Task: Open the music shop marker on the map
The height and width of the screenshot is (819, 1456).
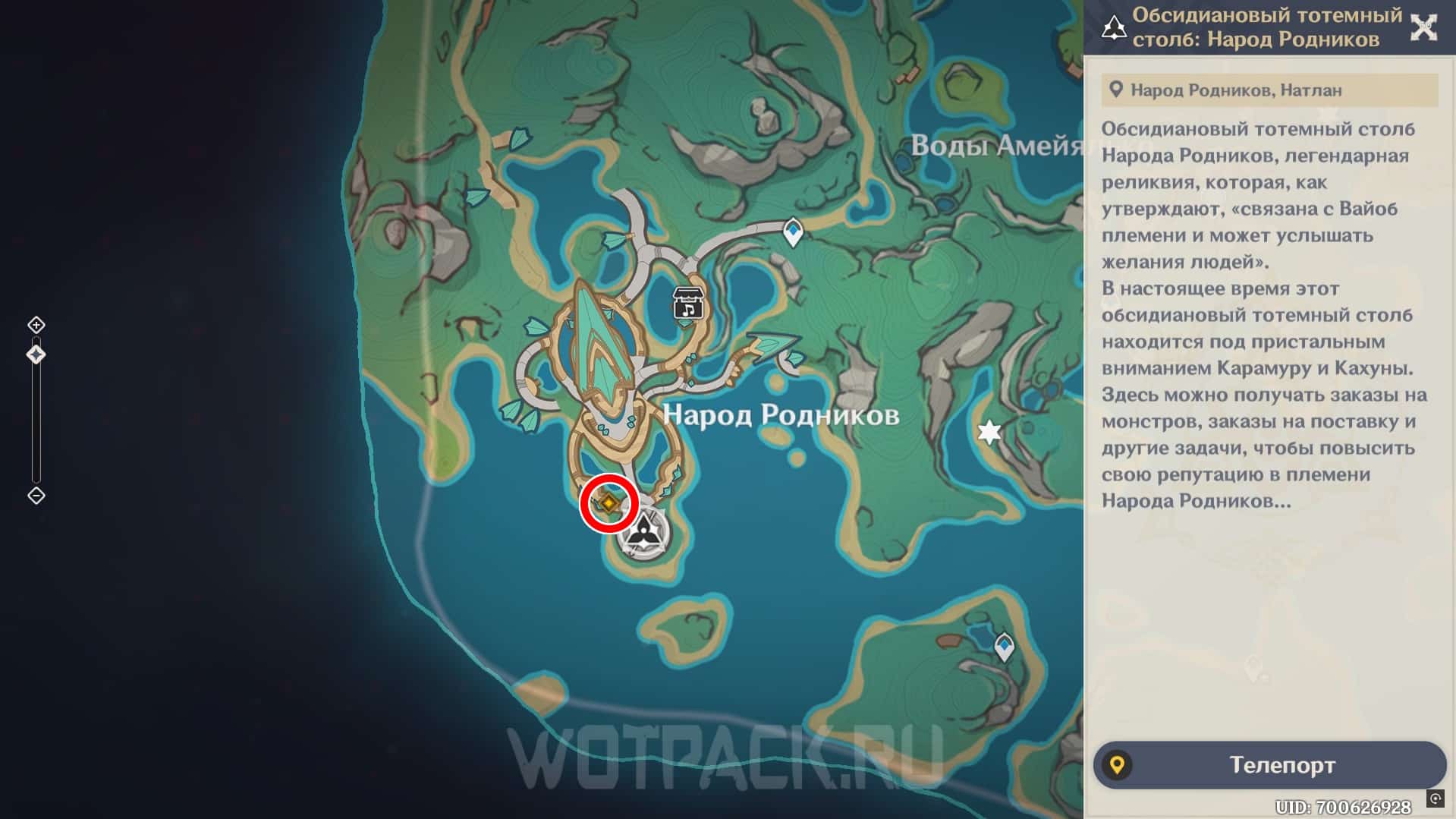Action: point(688,303)
